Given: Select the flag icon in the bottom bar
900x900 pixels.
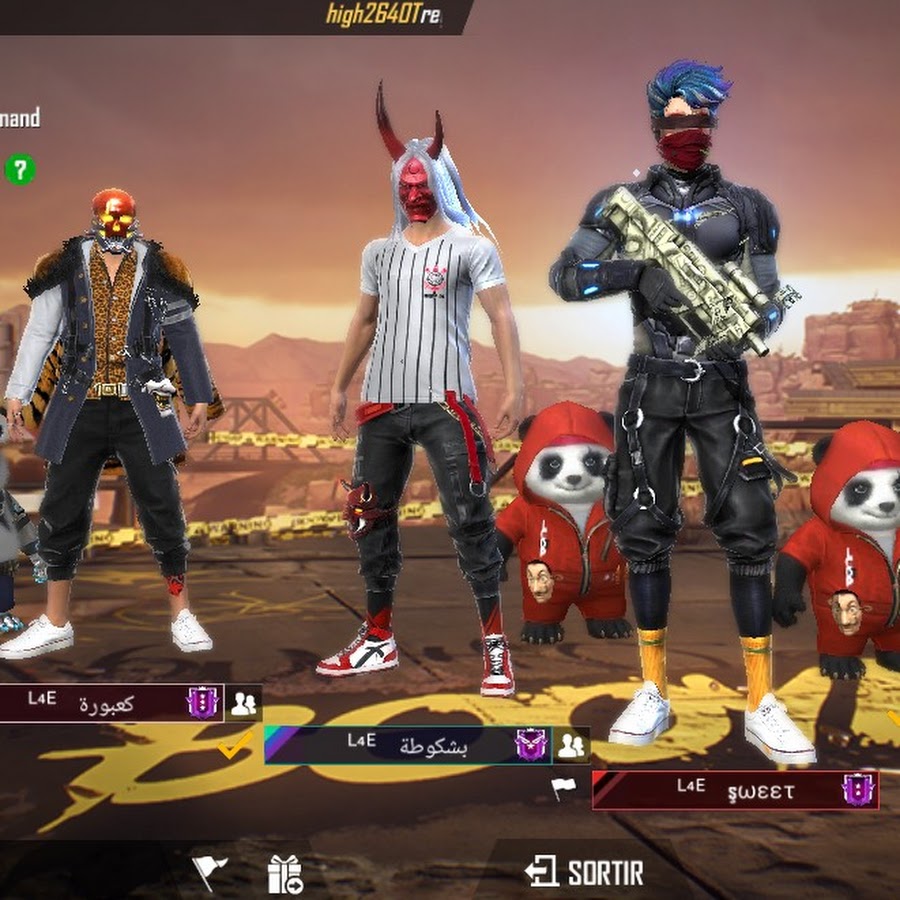Looking at the screenshot, I should (x=210, y=871).
